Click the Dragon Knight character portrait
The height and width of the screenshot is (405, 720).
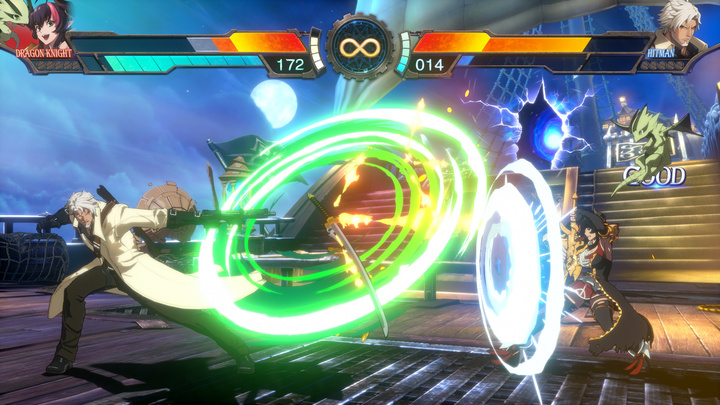[x=40, y=24]
